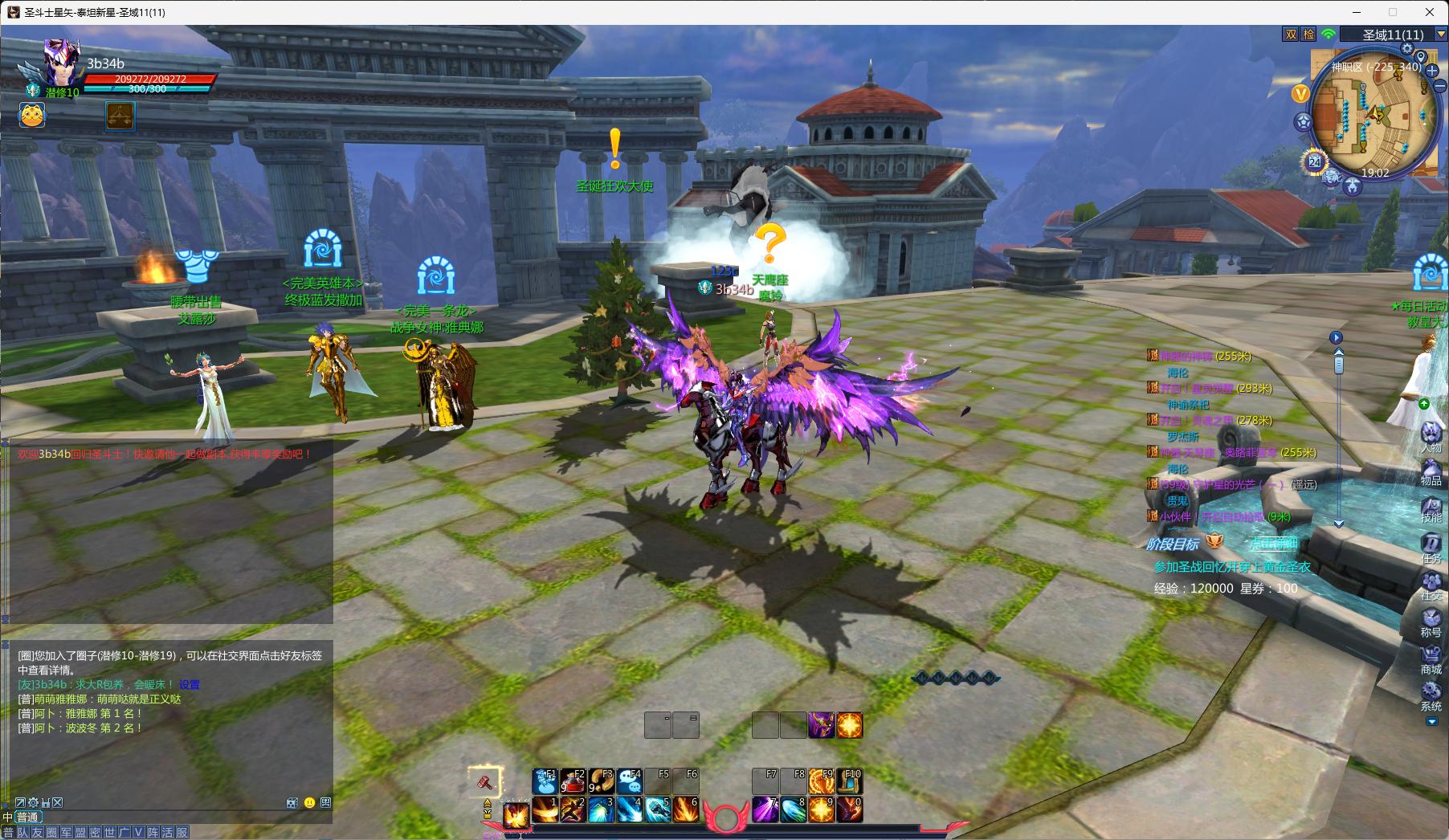
Task: Zoom in the minimap with plus button
Action: [1432, 71]
